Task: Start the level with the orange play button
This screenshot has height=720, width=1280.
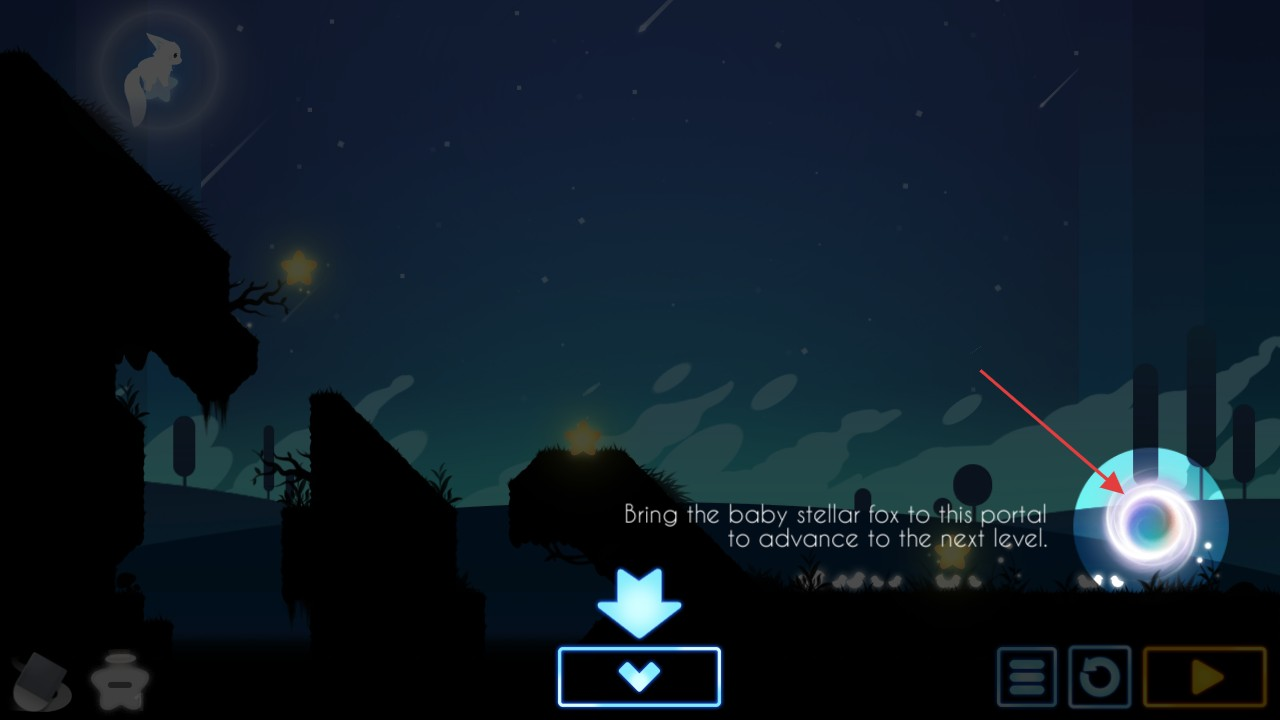Action: click(1204, 677)
